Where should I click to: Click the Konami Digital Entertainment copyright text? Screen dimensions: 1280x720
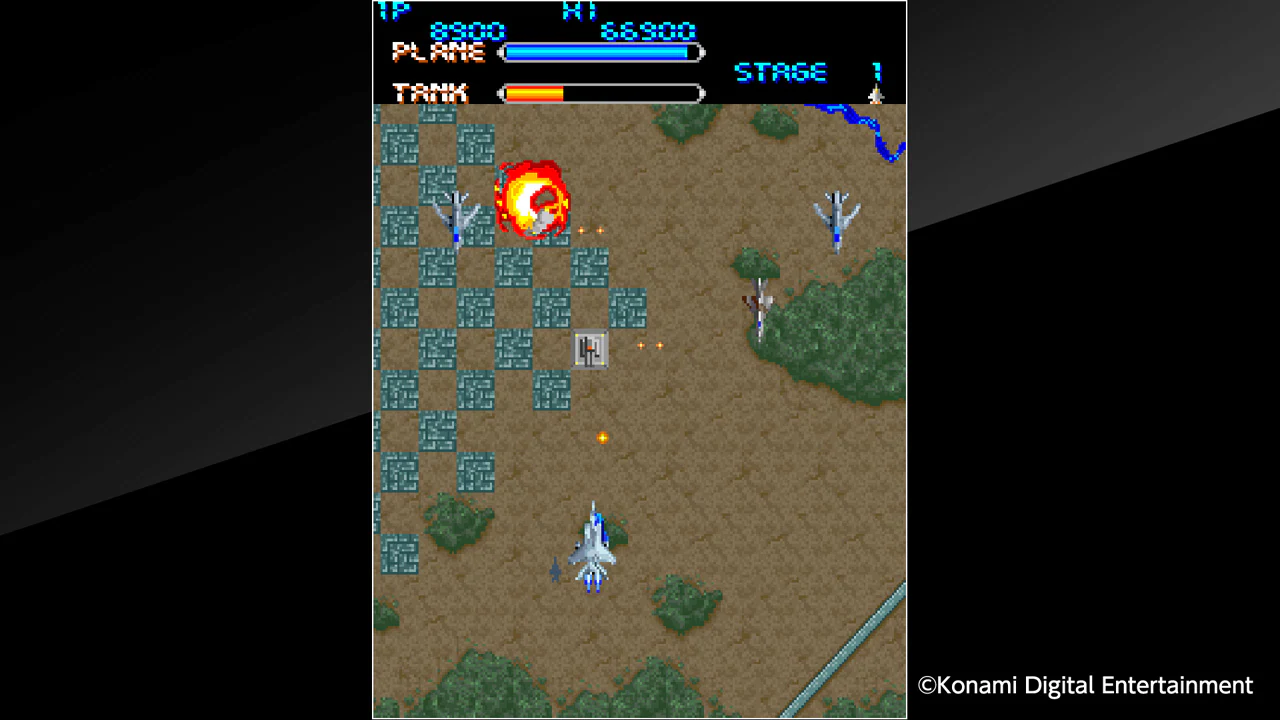coord(1084,686)
